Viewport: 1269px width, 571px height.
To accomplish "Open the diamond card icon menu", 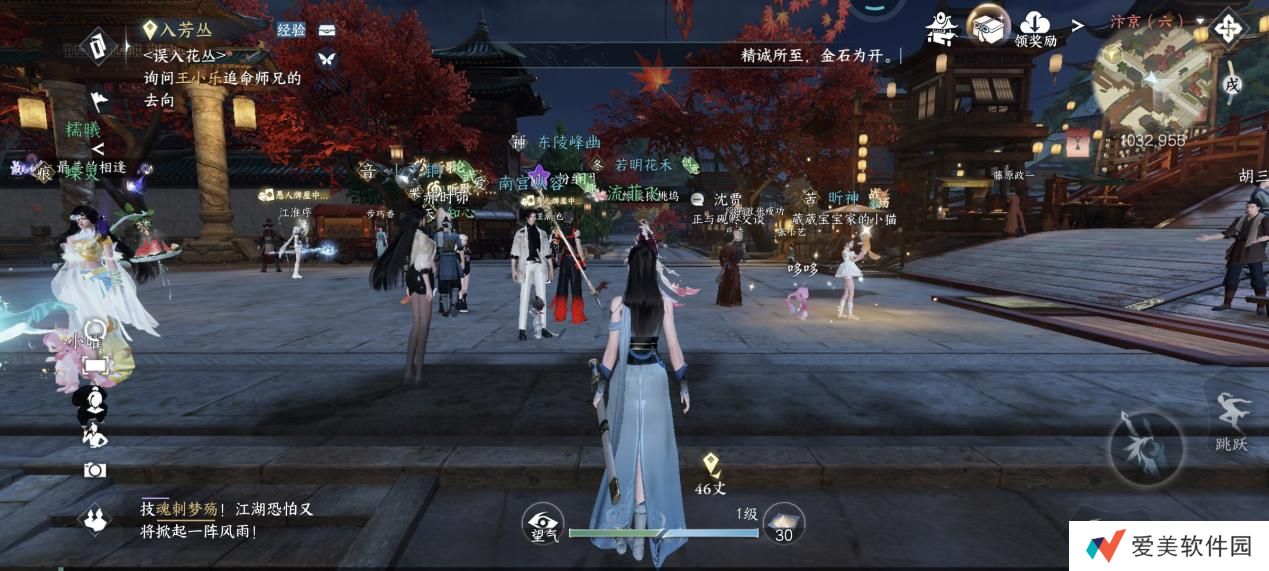I will pos(97,45).
